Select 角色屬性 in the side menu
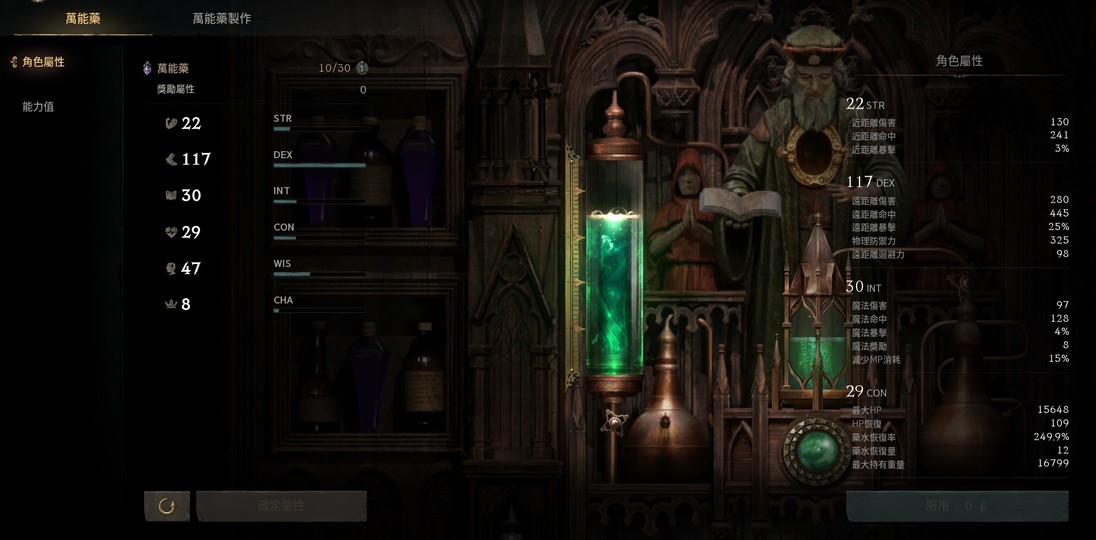The width and height of the screenshot is (1096, 540). pos(43,62)
